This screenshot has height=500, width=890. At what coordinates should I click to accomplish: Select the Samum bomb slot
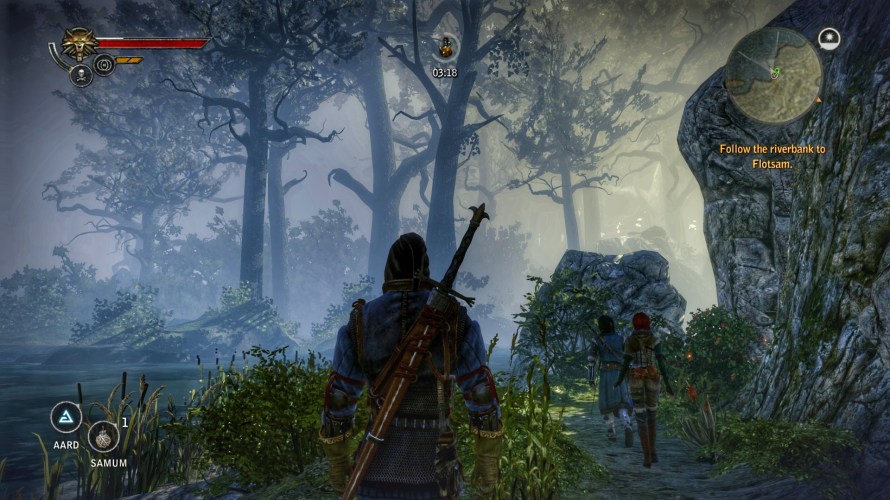point(103,436)
